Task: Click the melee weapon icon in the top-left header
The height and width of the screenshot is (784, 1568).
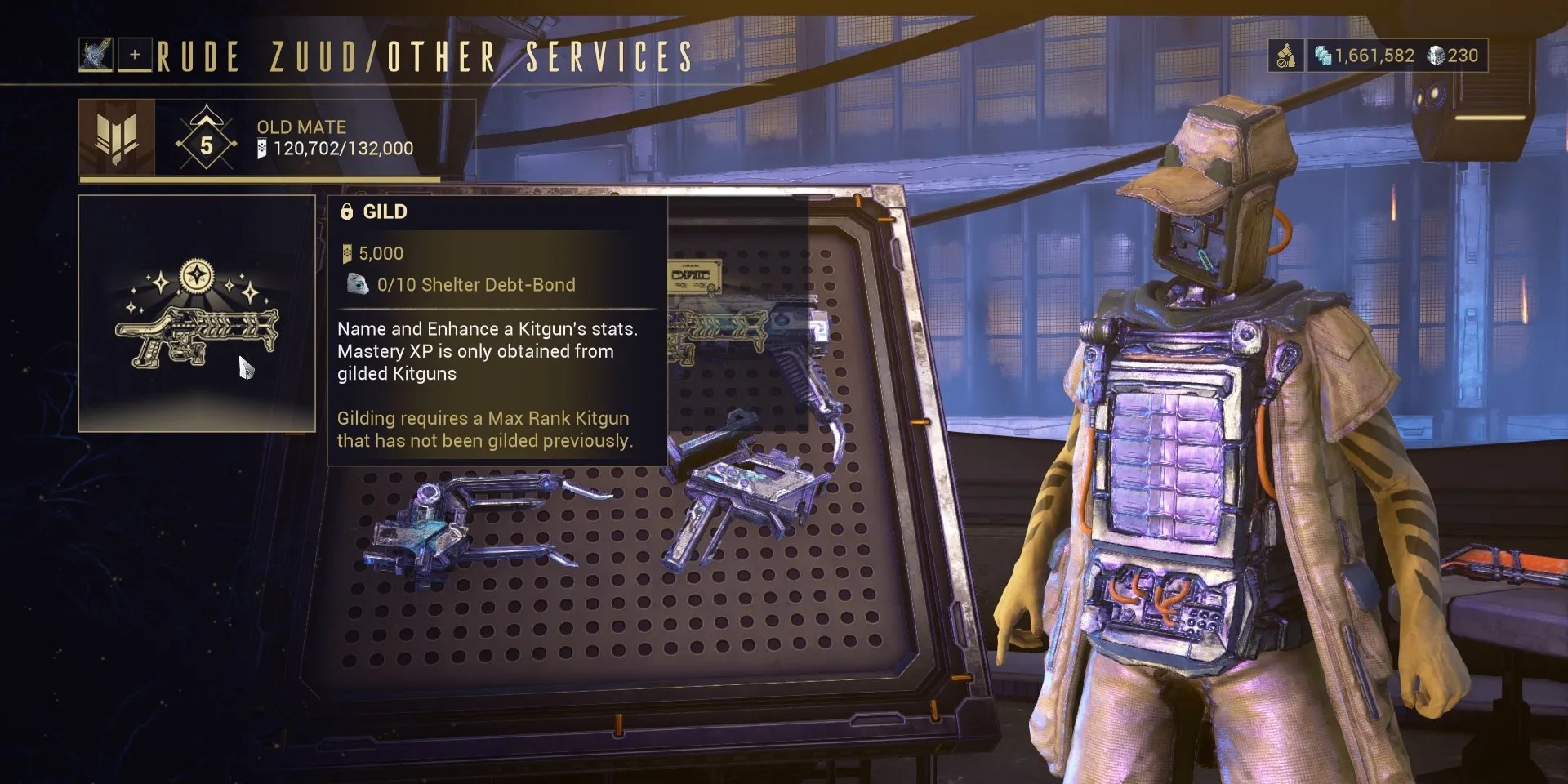Action: pos(96,54)
